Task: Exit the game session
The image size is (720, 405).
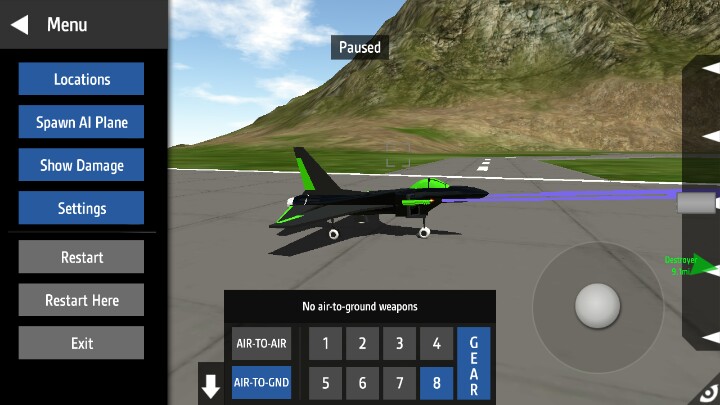Action: (x=81, y=343)
